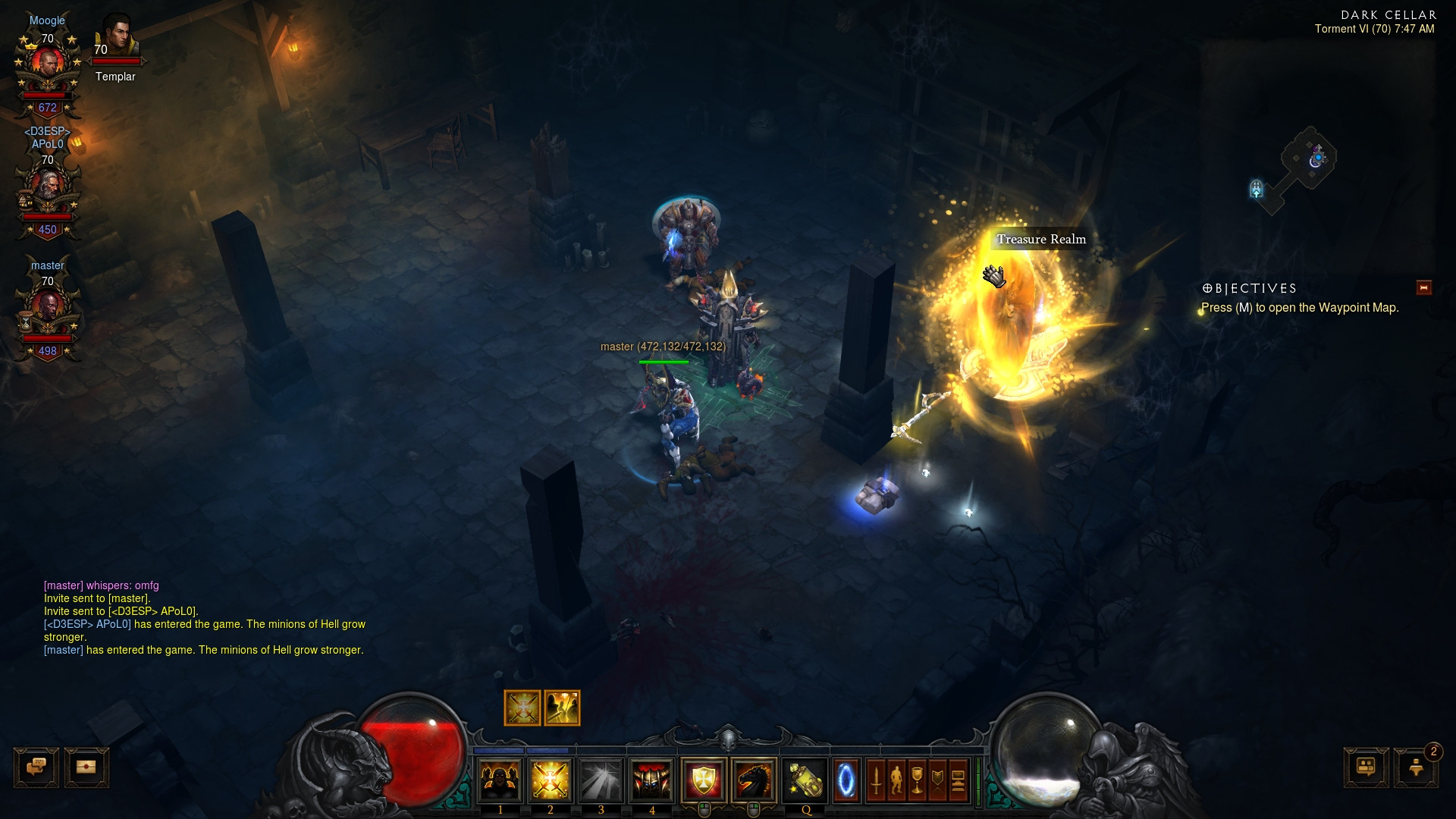Drink the yellow potion in the Q slot
Image resolution: width=1456 pixels, height=819 pixels.
click(x=805, y=780)
